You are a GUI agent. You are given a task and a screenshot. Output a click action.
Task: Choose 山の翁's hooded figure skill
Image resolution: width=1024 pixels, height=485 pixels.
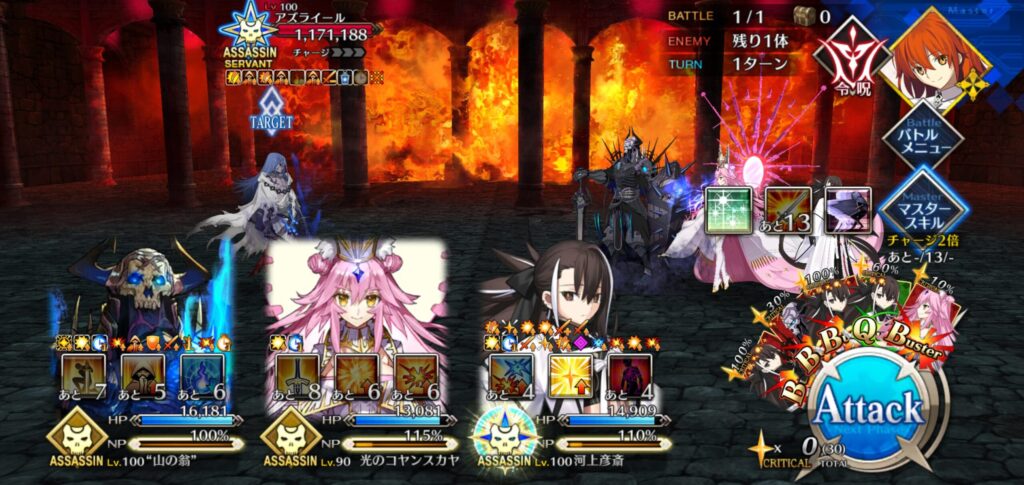tap(145, 374)
